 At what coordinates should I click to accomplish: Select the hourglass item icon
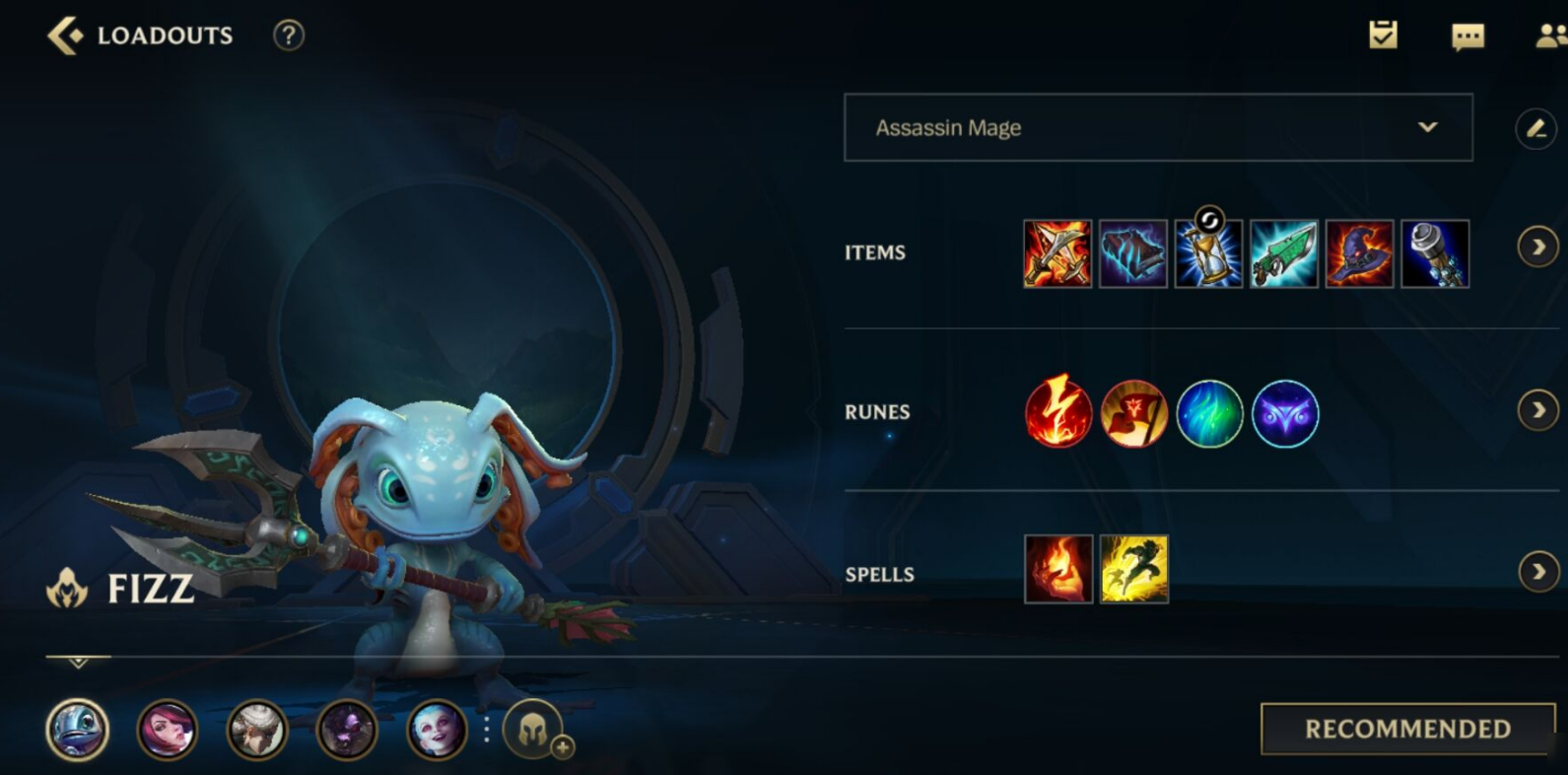(1208, 254)
